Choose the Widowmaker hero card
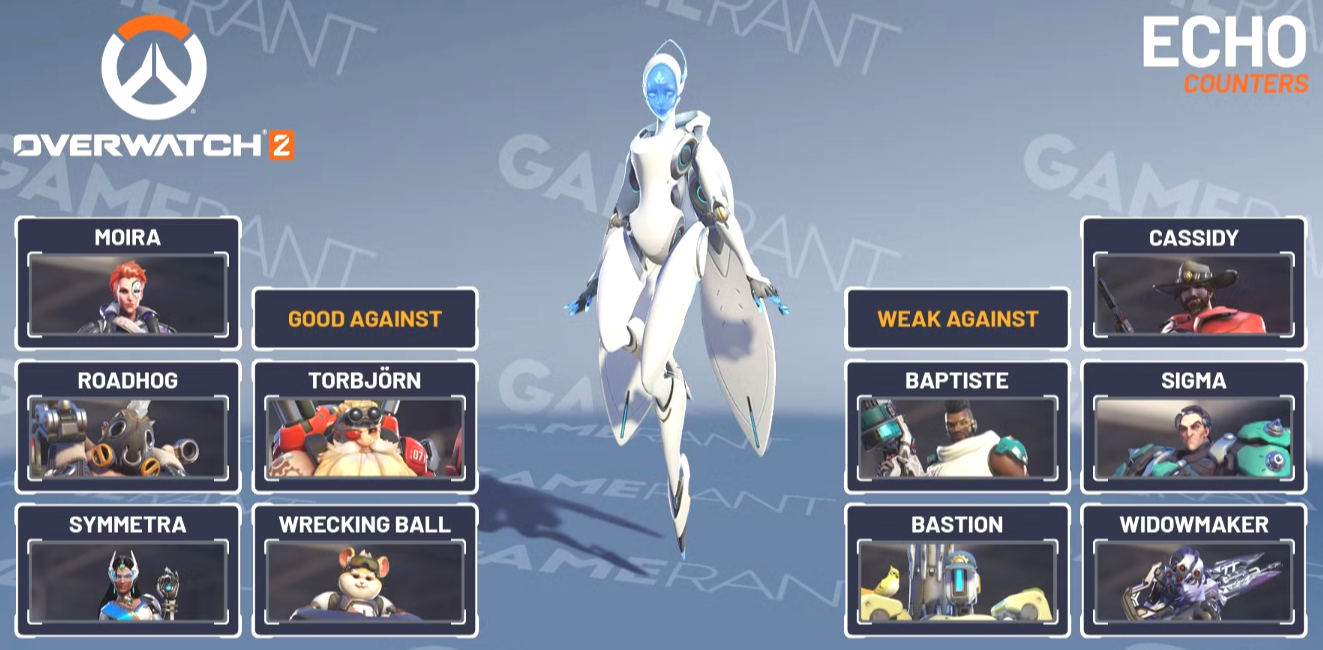Viewport: 1323px width, 650px height. coord(1193,571)
